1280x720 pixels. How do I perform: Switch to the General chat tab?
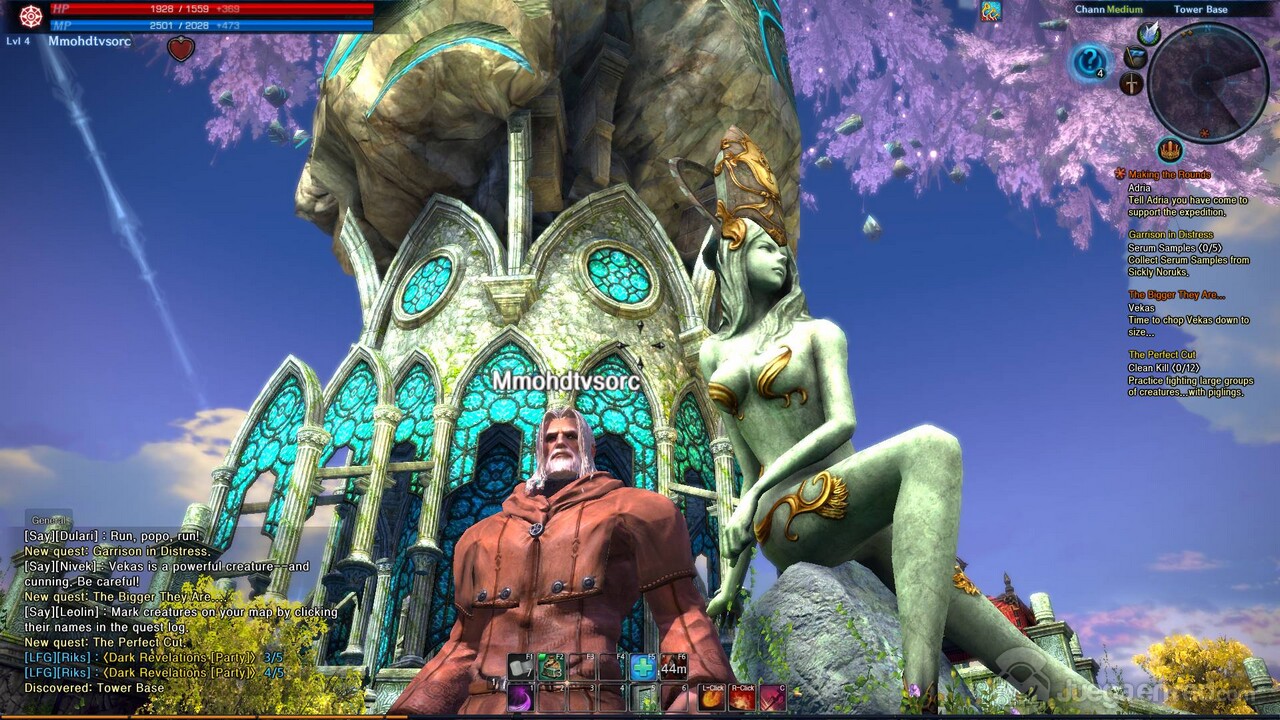pyautogui.click(x=49, y=520)
